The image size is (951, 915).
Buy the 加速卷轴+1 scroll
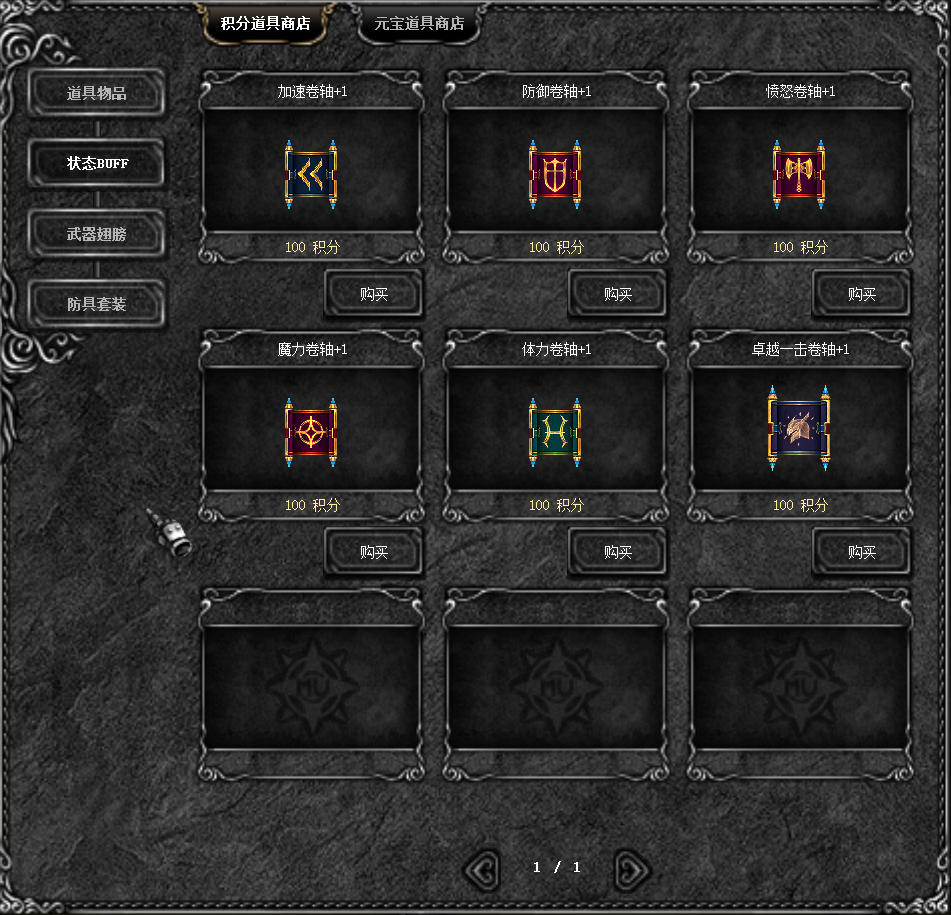coord(374,294)
